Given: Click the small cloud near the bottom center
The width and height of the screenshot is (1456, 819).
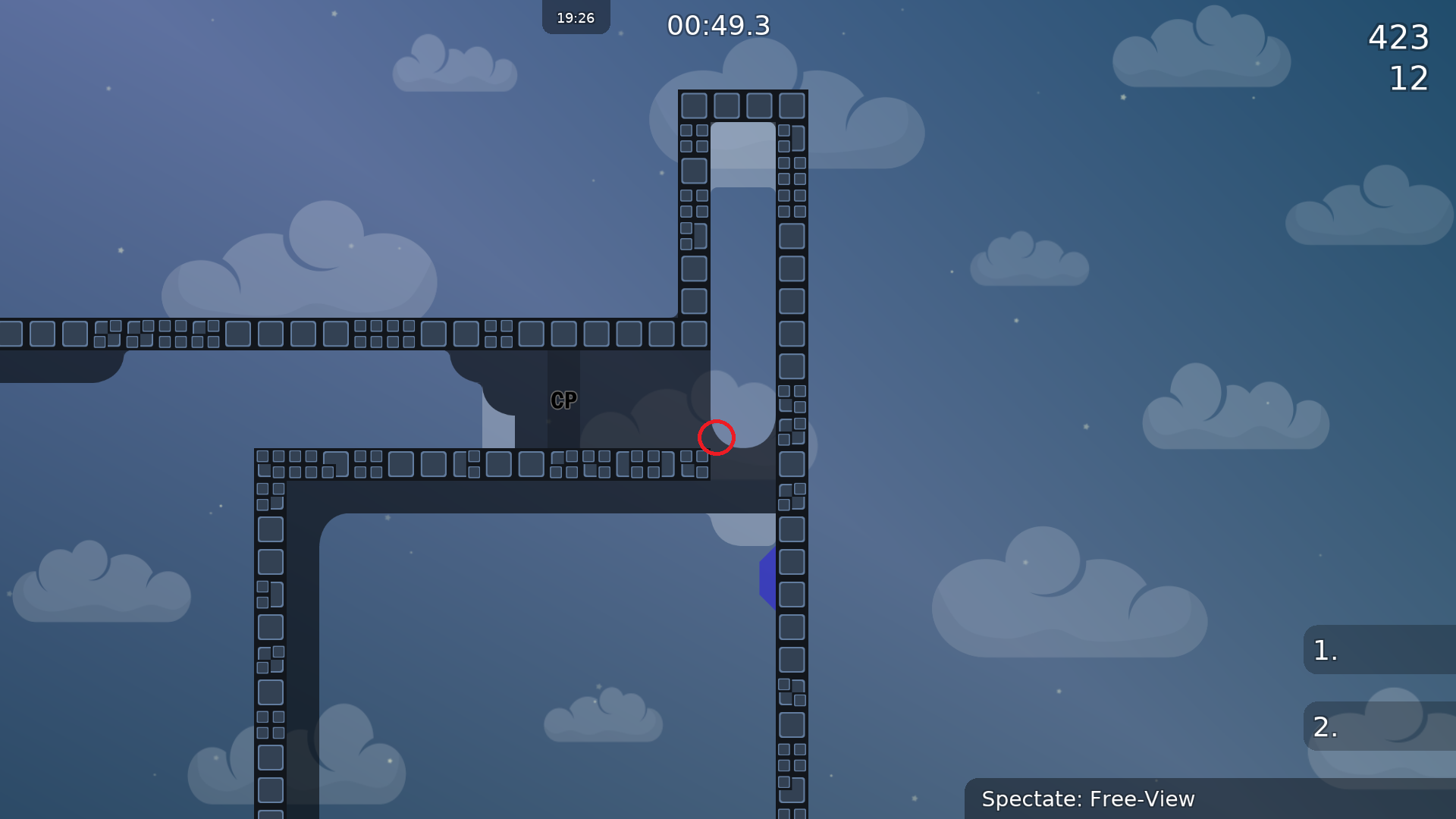Looking at the screenshot, I should [604, 717].
